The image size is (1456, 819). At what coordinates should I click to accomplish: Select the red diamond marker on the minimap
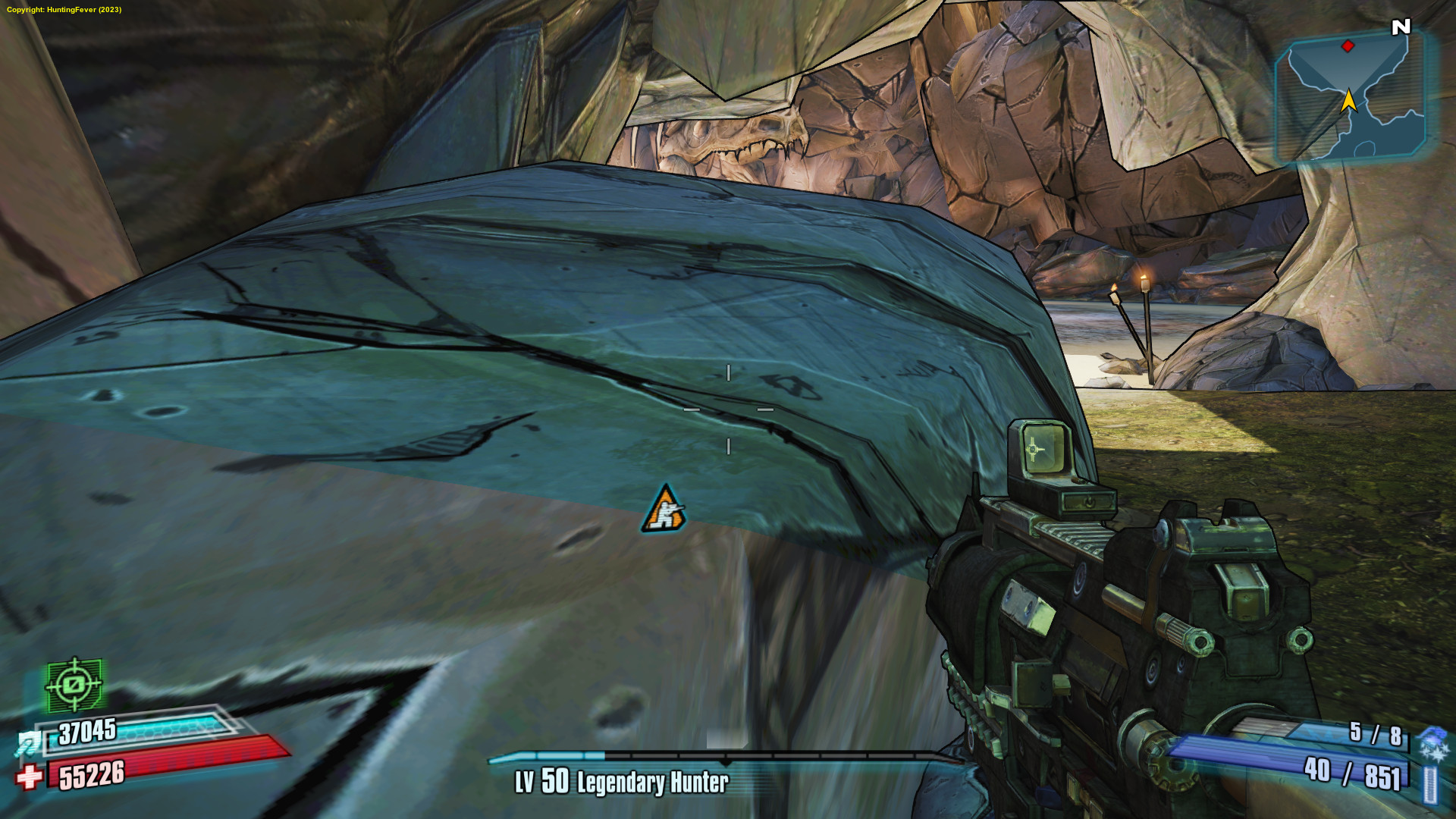coord(1348,46)
